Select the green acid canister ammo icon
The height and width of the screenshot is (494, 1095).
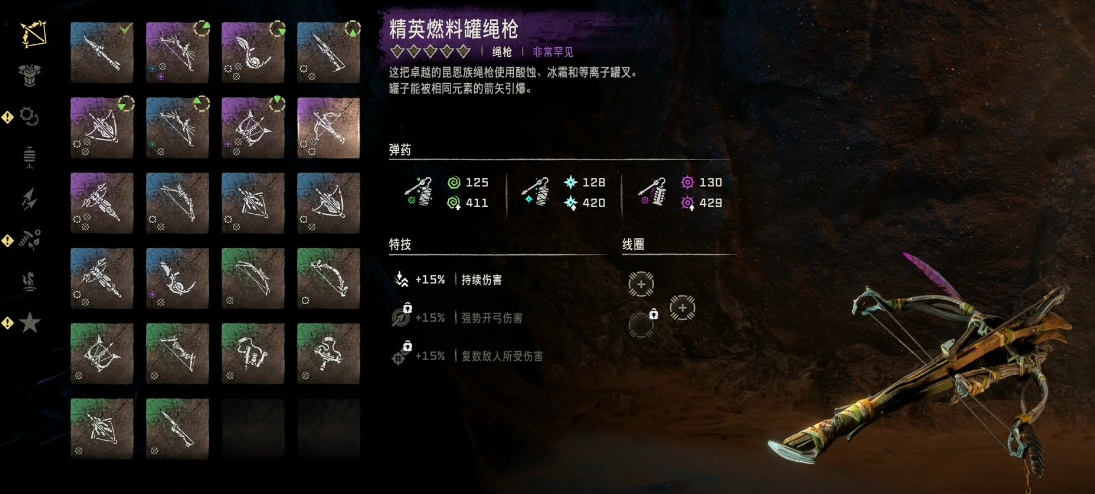[419, 192]
